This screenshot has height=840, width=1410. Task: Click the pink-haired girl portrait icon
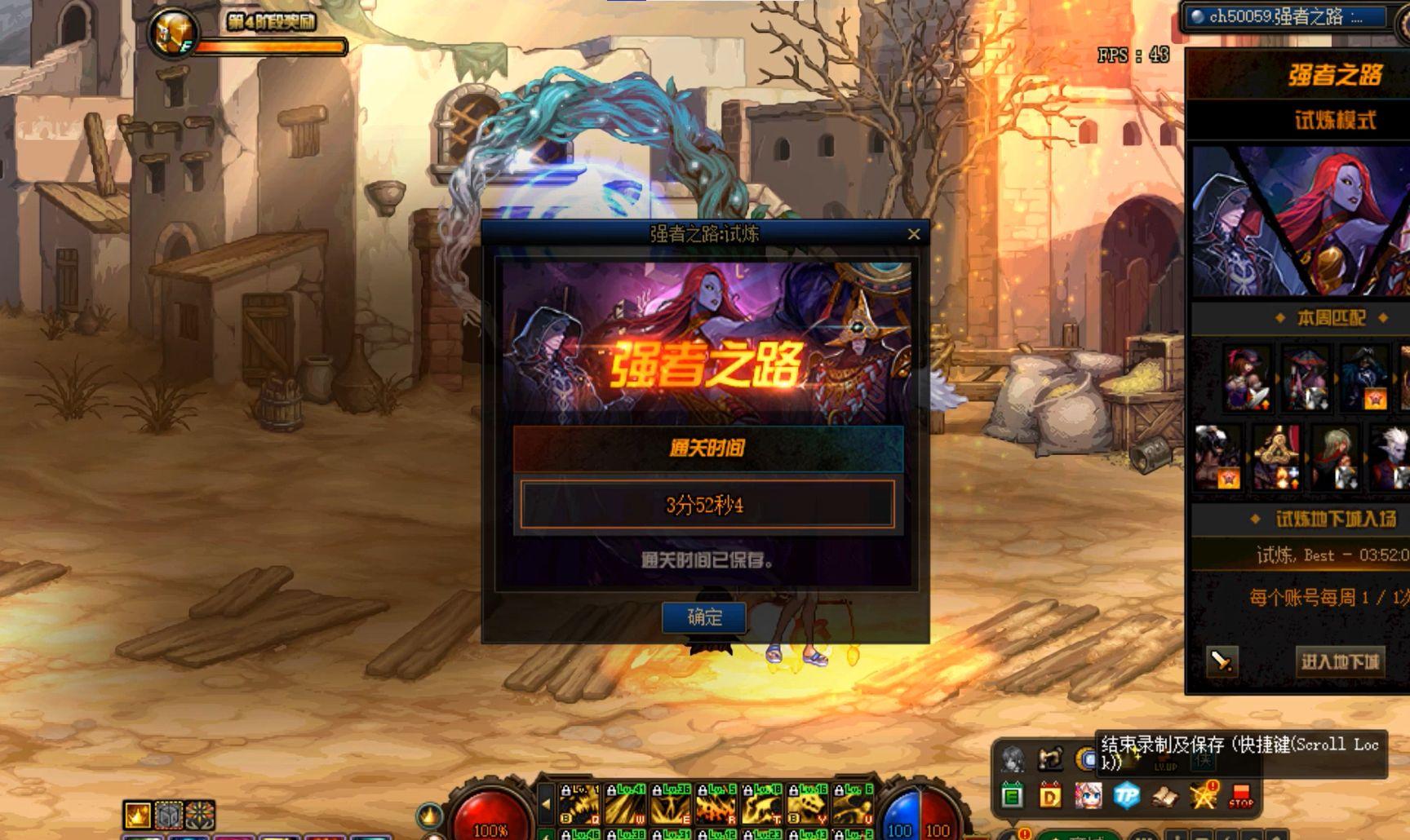(1088, 795)
